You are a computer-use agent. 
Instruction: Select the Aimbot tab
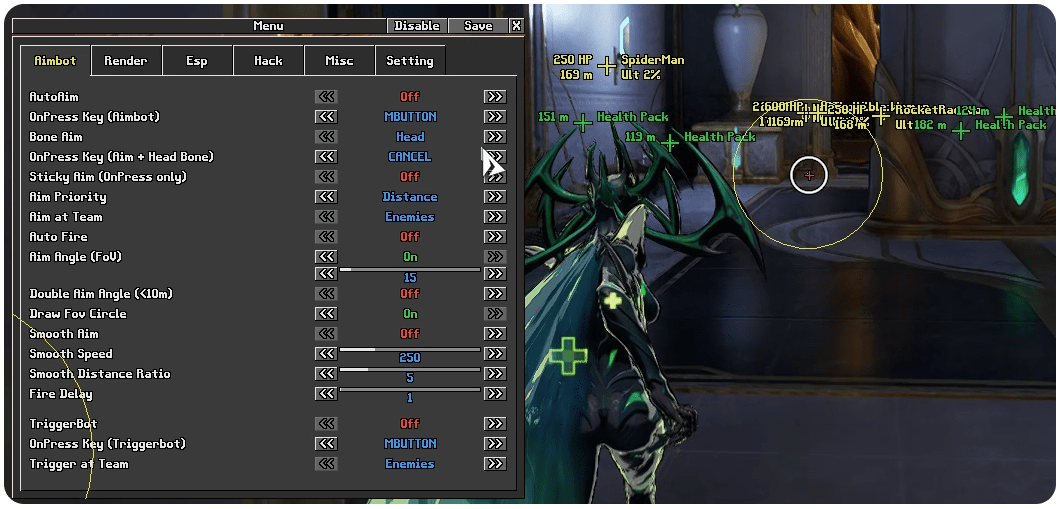tap(55, 61)
